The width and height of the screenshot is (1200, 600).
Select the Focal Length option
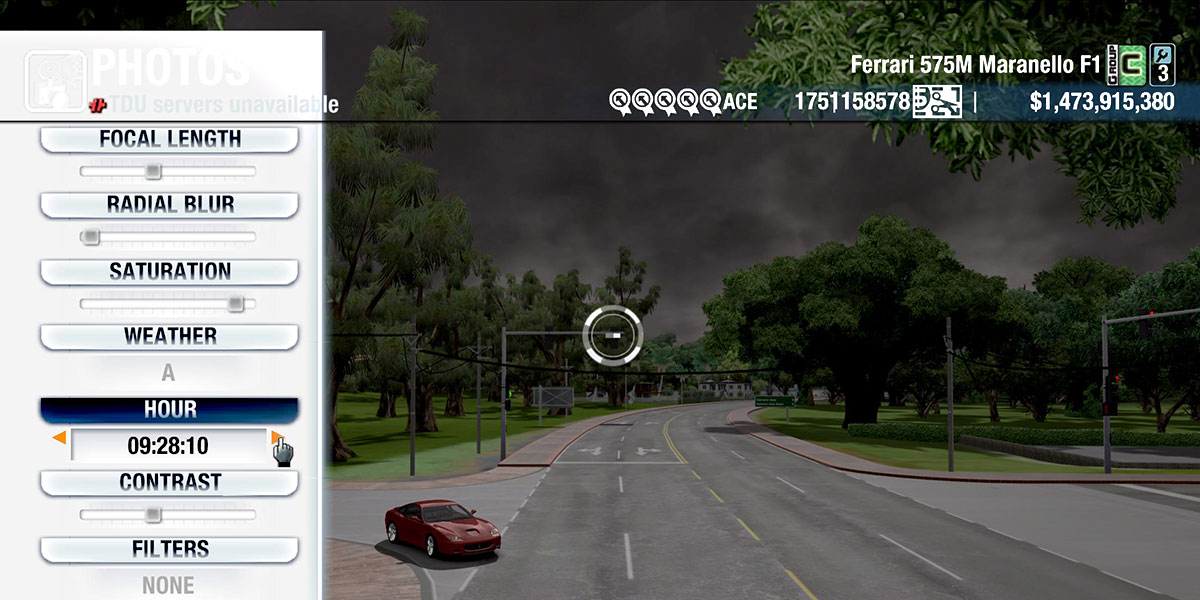click(169, 140)
